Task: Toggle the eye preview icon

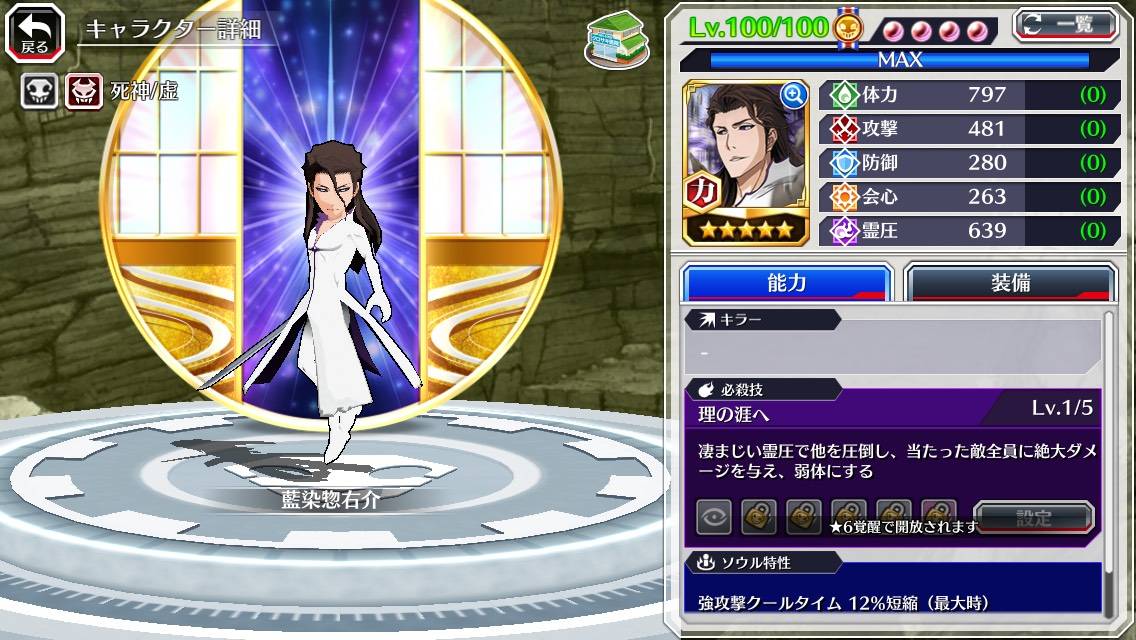Action: tap(714, 518)
